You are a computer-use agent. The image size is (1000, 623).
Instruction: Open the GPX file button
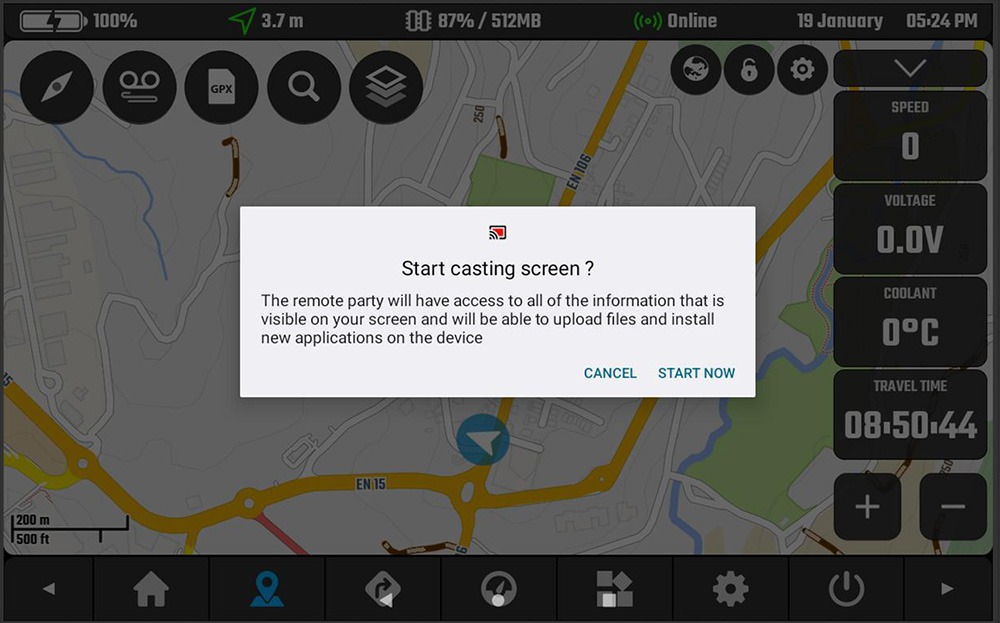coord(221,88)
